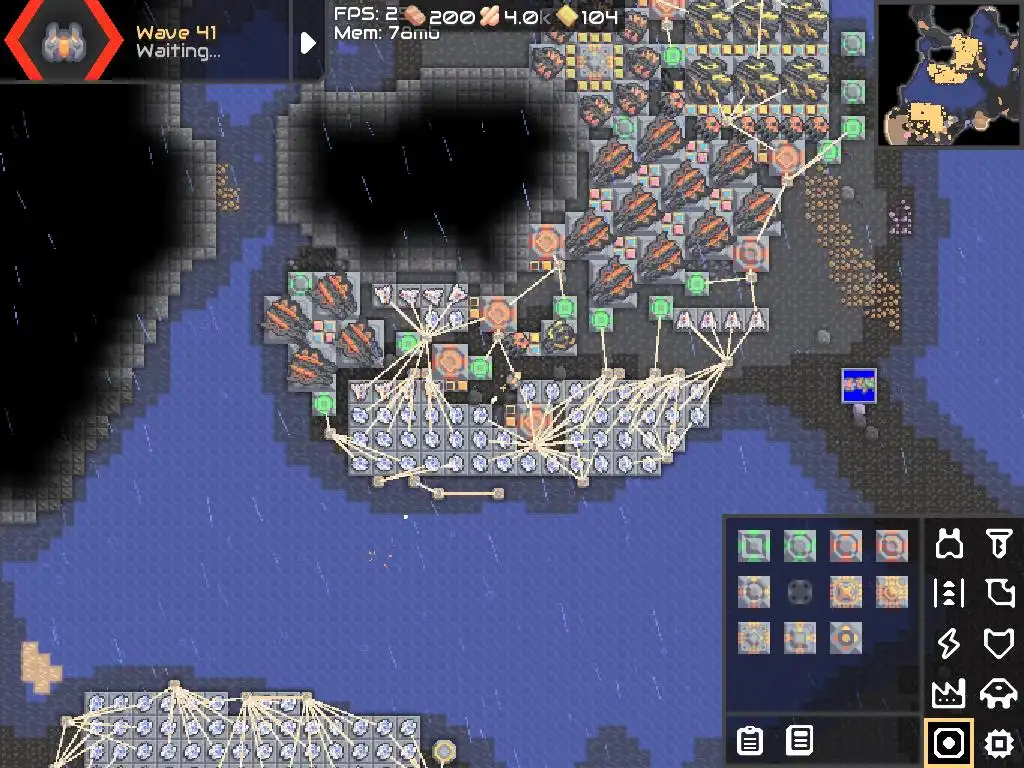Skip to the next wave with the arrow
1024x768 pixels.
308,42
